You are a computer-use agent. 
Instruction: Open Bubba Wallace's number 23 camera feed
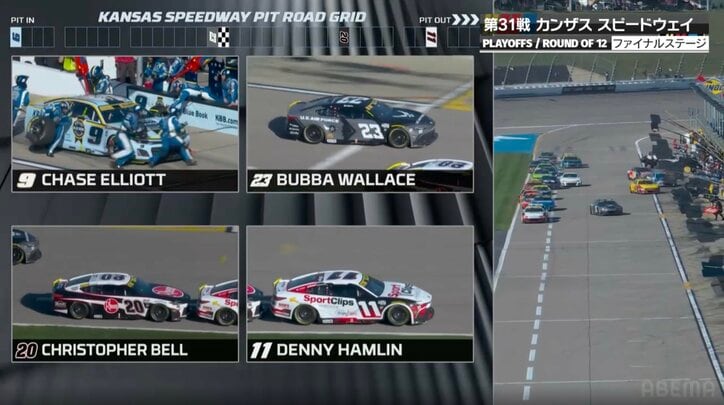360,122
